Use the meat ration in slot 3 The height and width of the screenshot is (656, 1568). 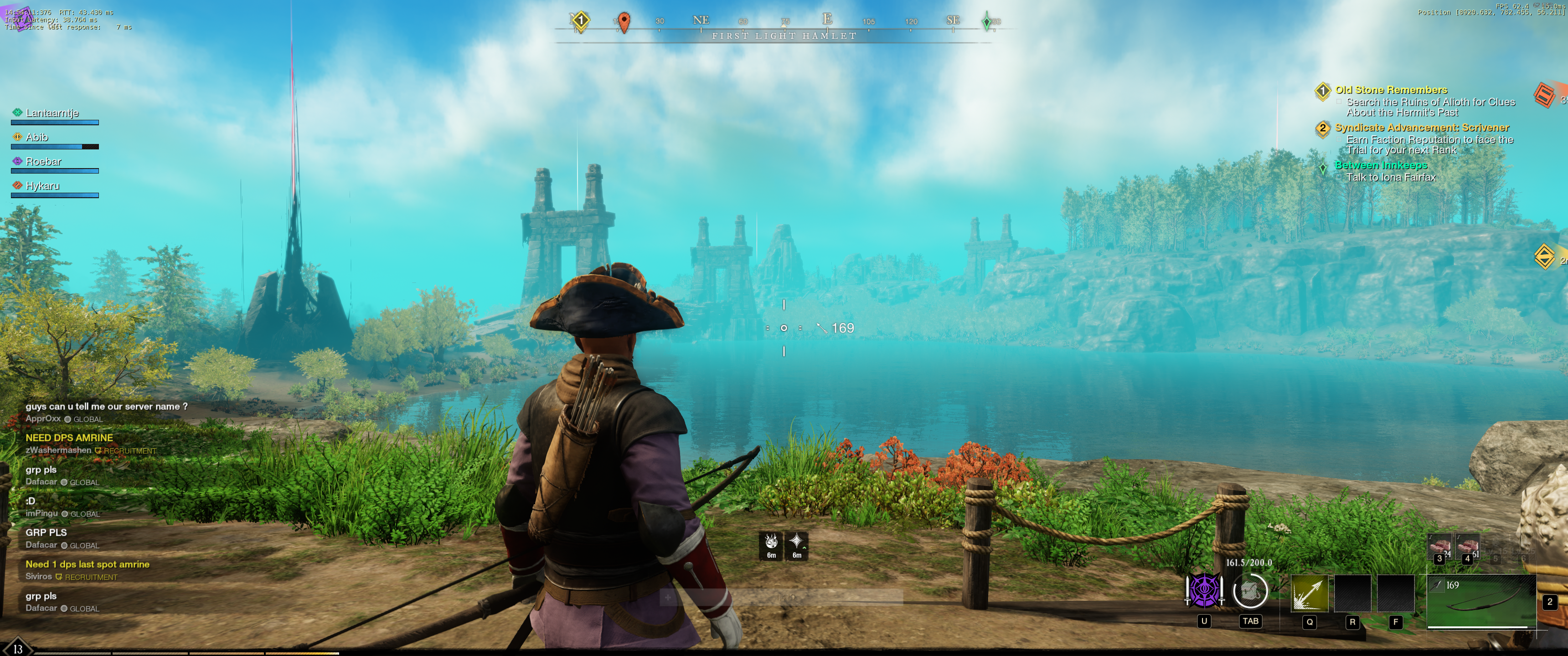click(1440, 548)
